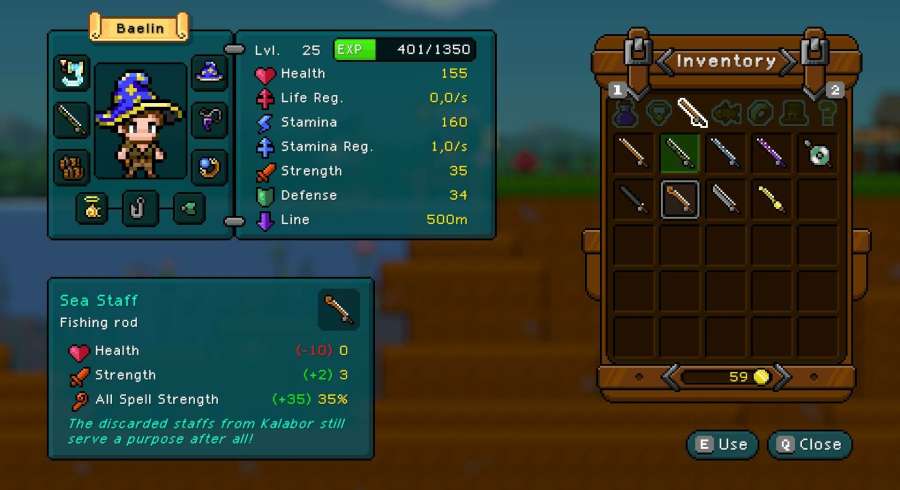Image resolution: width=900 pixels, height=490 pixels.
Task: Select the highlighted Sea Staff inventory slot
Action: pos(680,199)
